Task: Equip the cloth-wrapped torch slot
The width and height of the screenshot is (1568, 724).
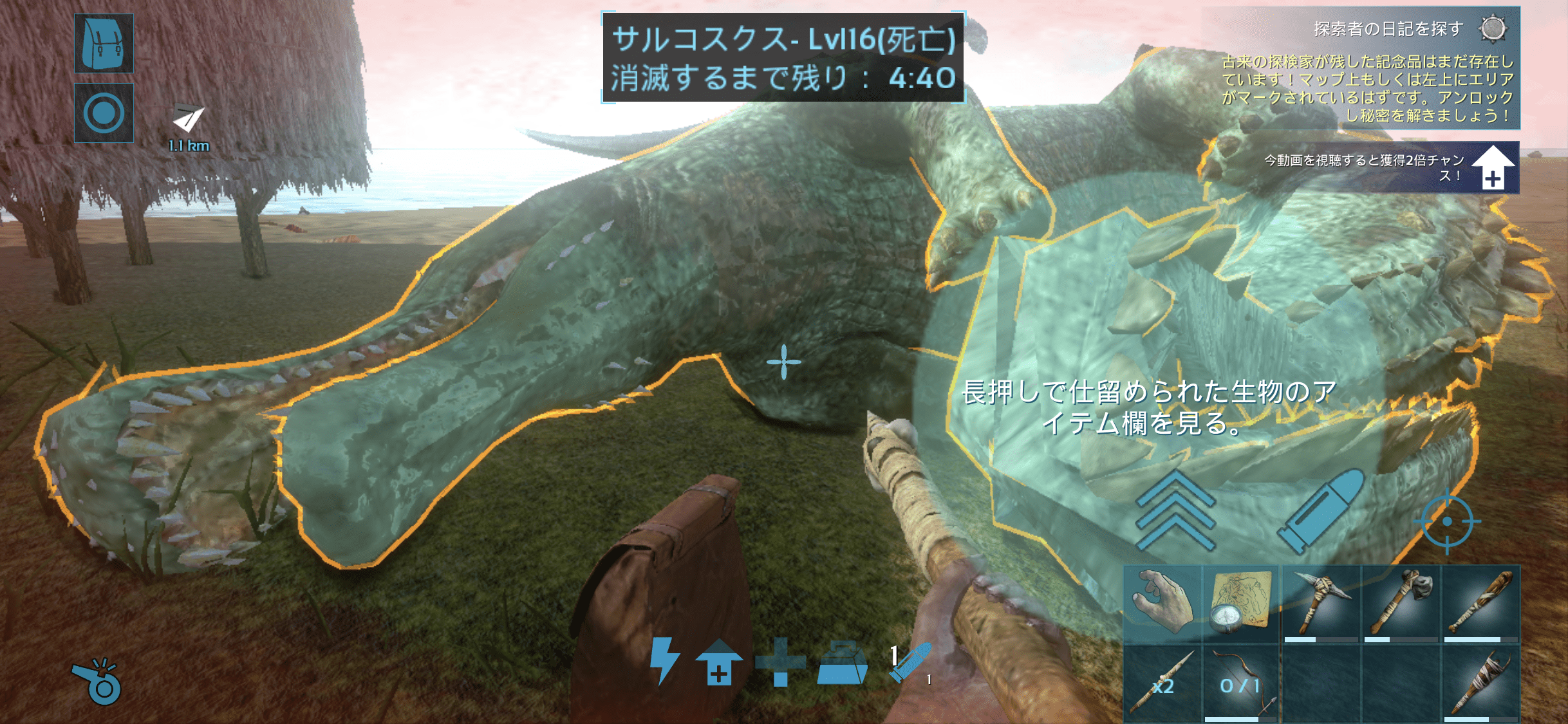Action: point(1480,683)
